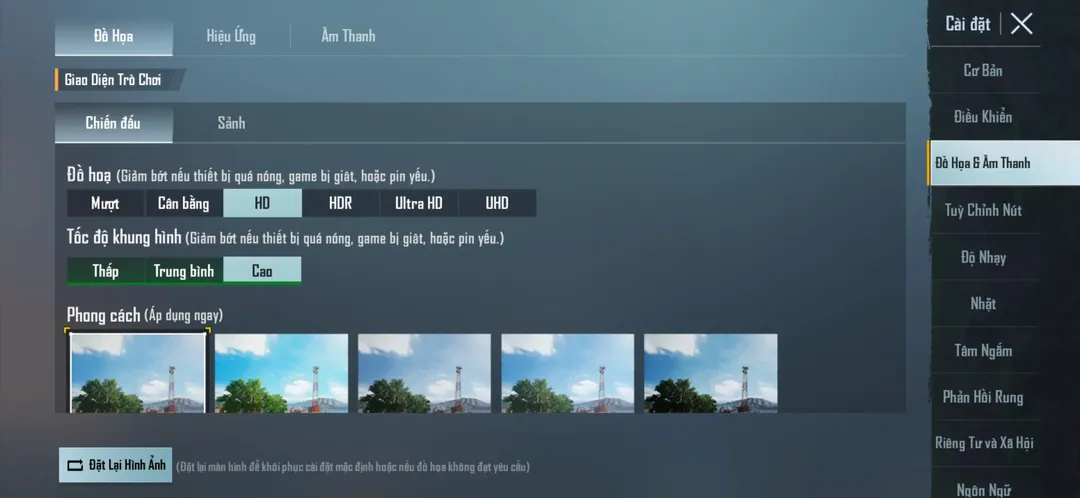
Task: Choose Ultra HD graphics option
Action: [x=419, y=204]
